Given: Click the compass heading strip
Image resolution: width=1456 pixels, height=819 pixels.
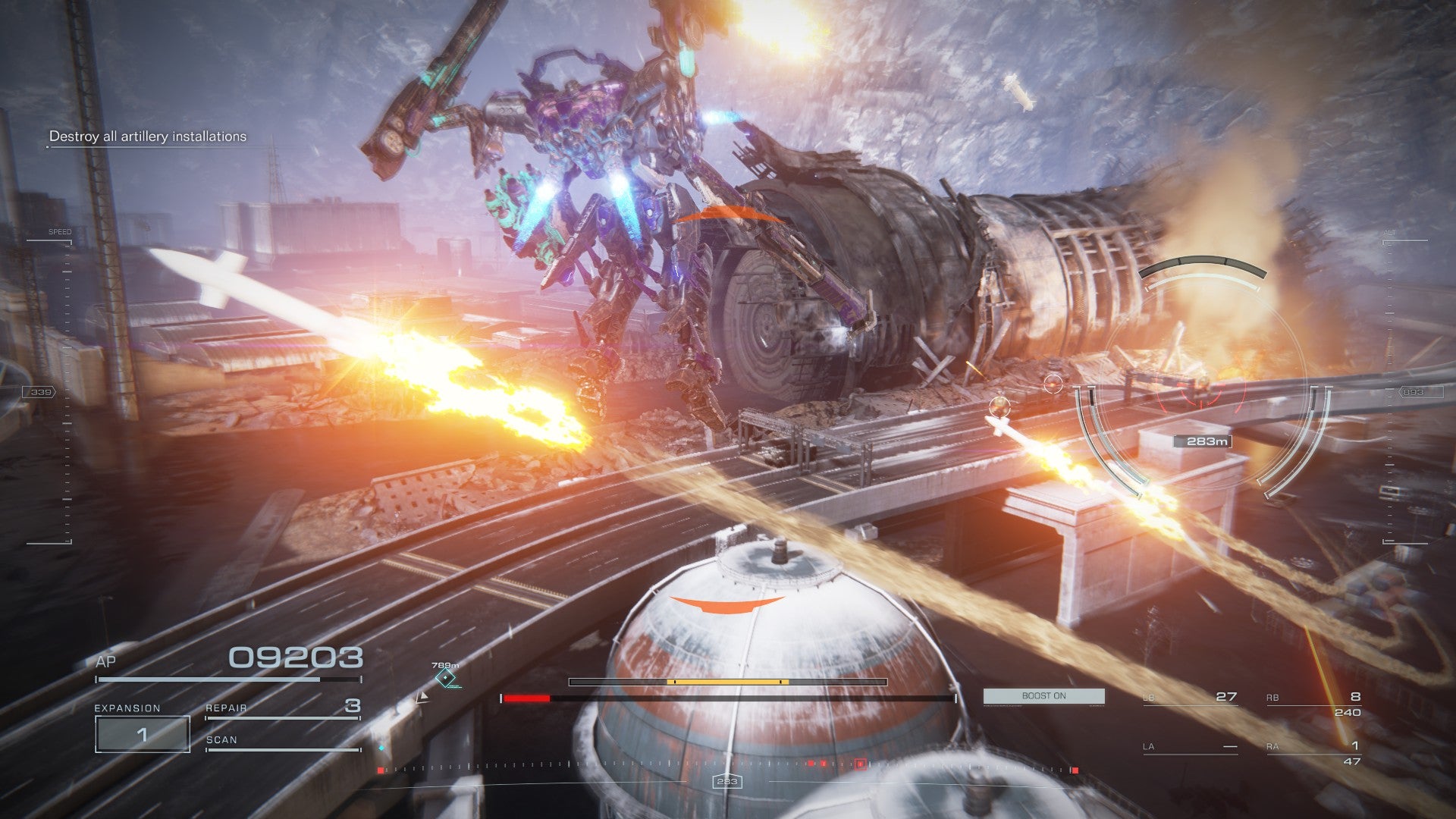Looking at the screenshot, I should coord(726,769).
